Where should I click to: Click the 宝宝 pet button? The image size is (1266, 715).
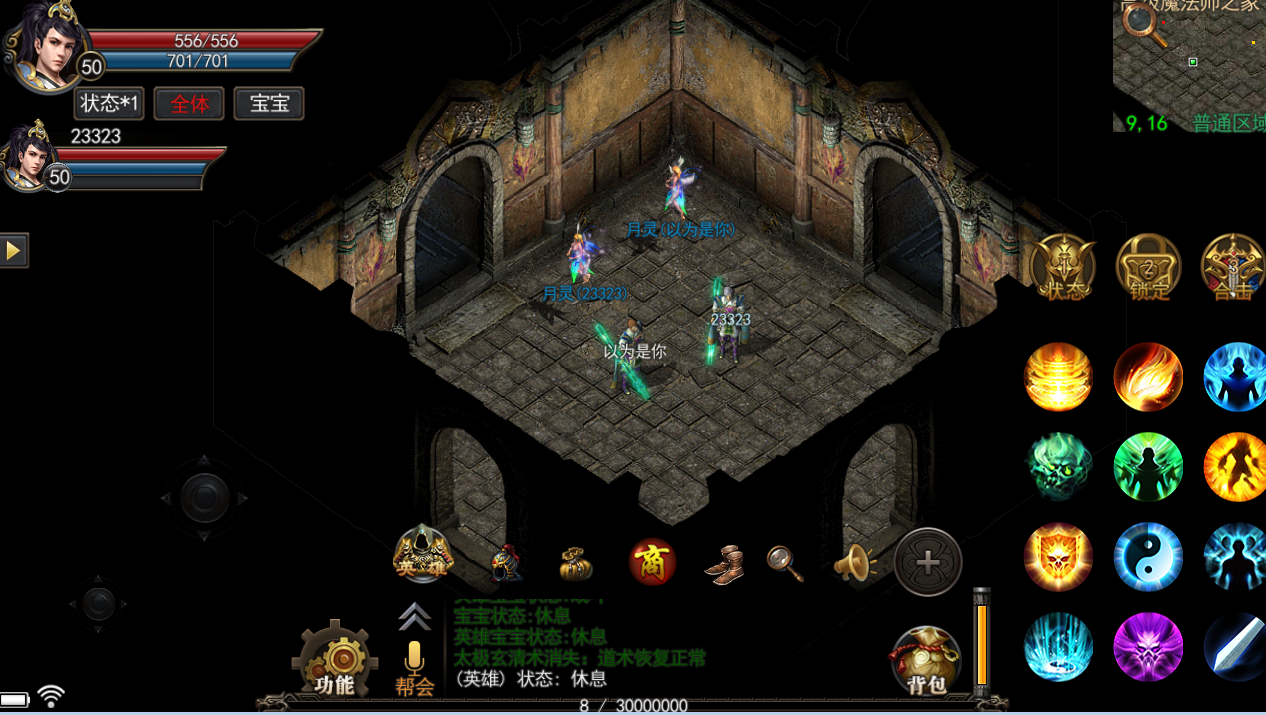click(269, 104)
